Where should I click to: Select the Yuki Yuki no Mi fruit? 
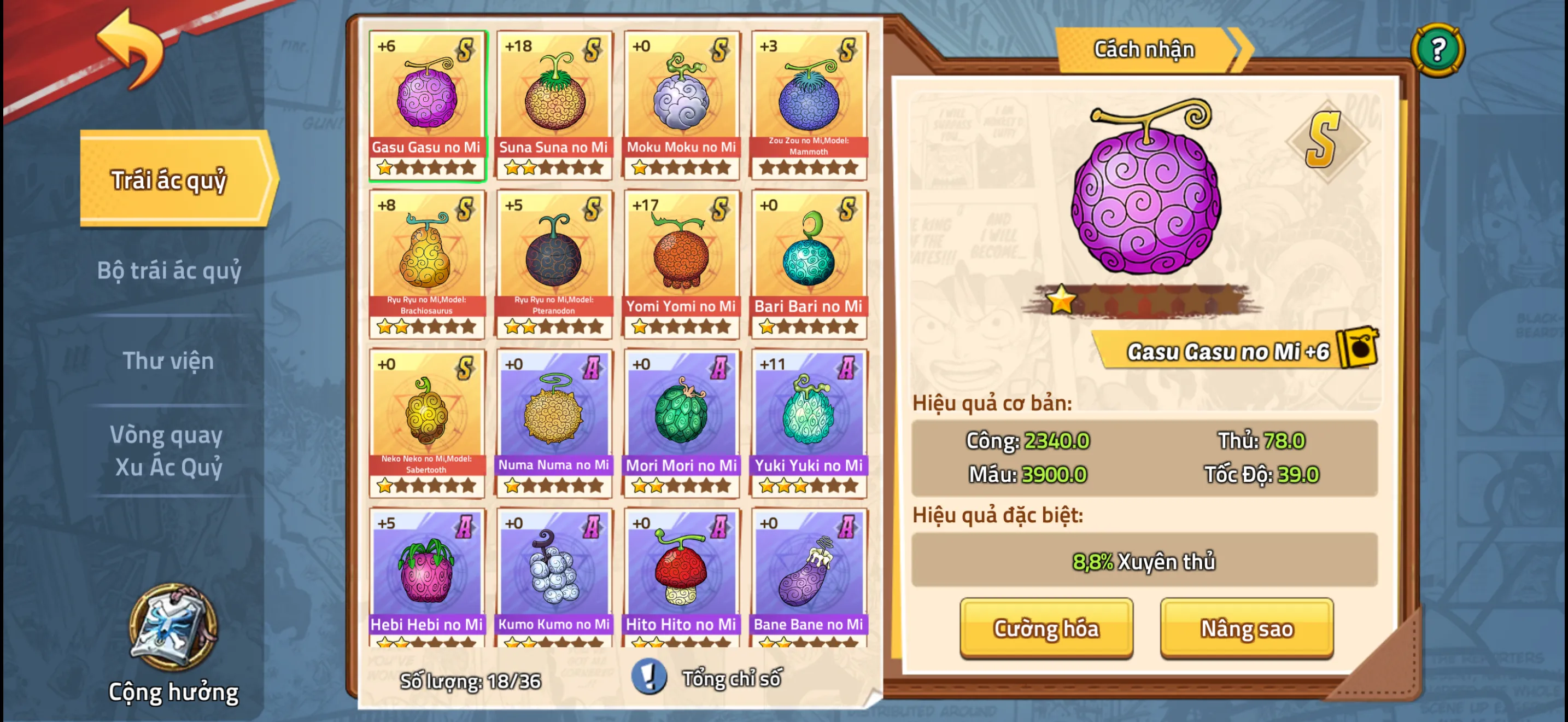click(x=809, y=422)
